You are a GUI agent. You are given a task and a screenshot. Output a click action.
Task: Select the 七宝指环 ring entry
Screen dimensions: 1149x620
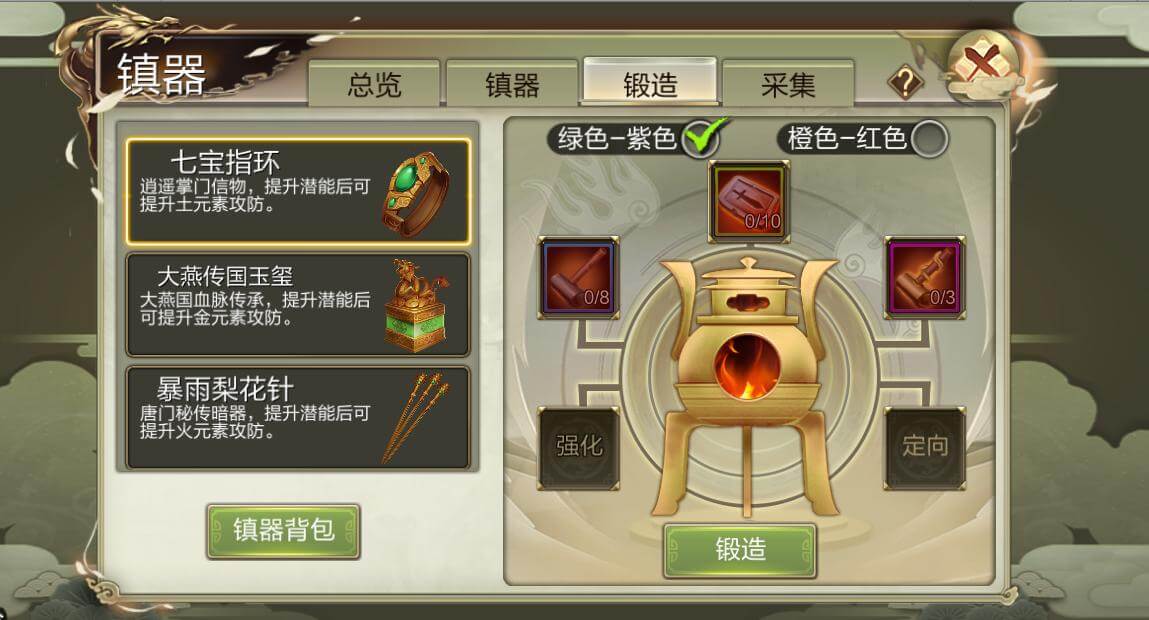[298, 191]
